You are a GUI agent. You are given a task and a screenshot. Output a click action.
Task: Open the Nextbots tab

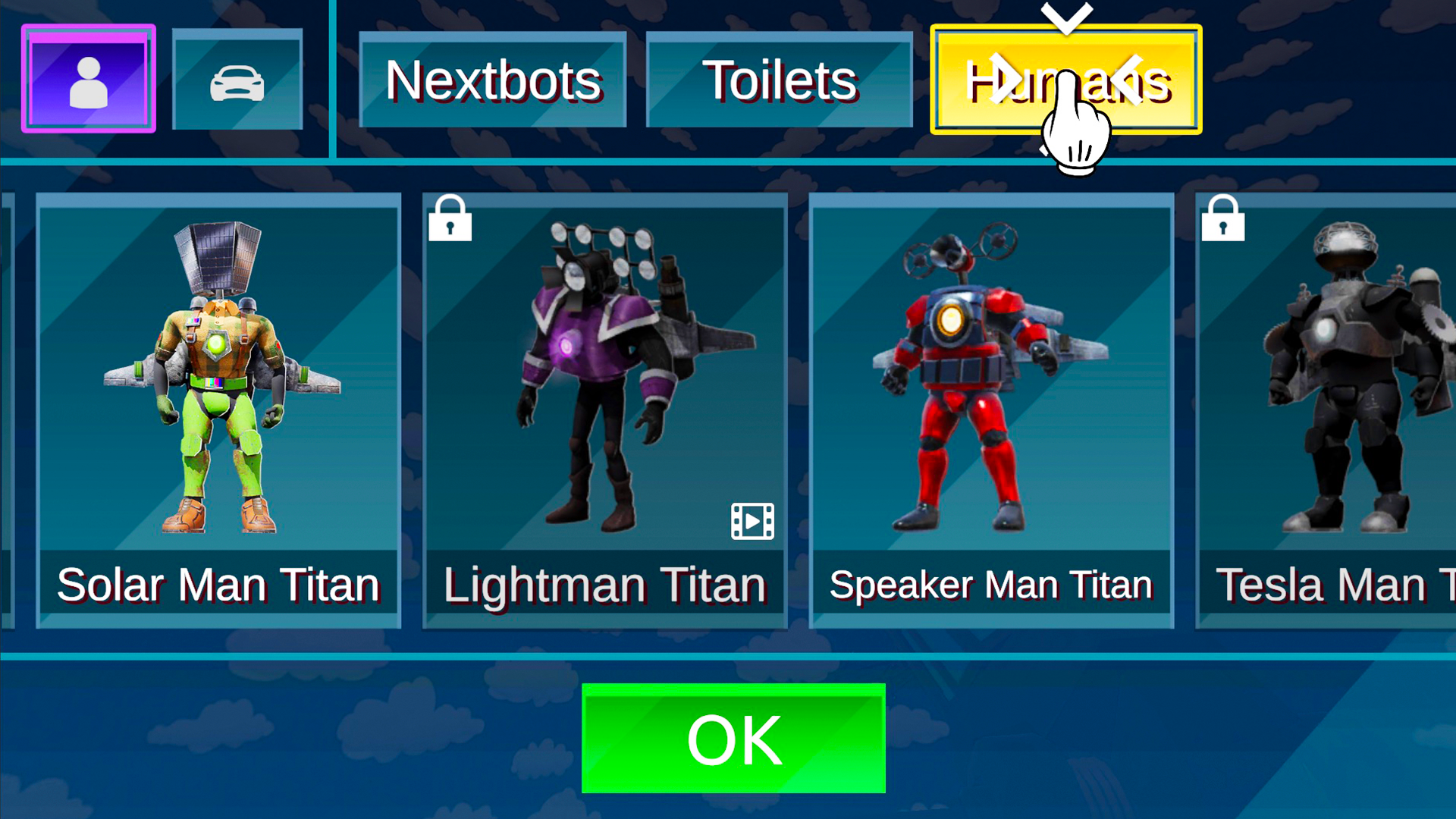click(x=493, y=80)
